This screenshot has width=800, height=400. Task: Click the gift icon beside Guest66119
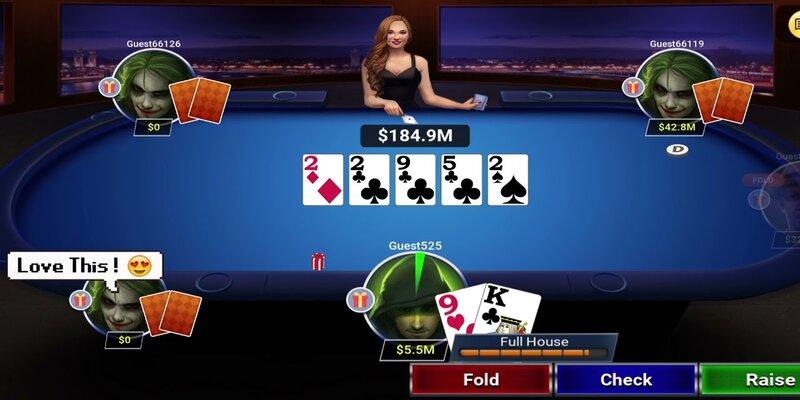click(x=634, y=88)
